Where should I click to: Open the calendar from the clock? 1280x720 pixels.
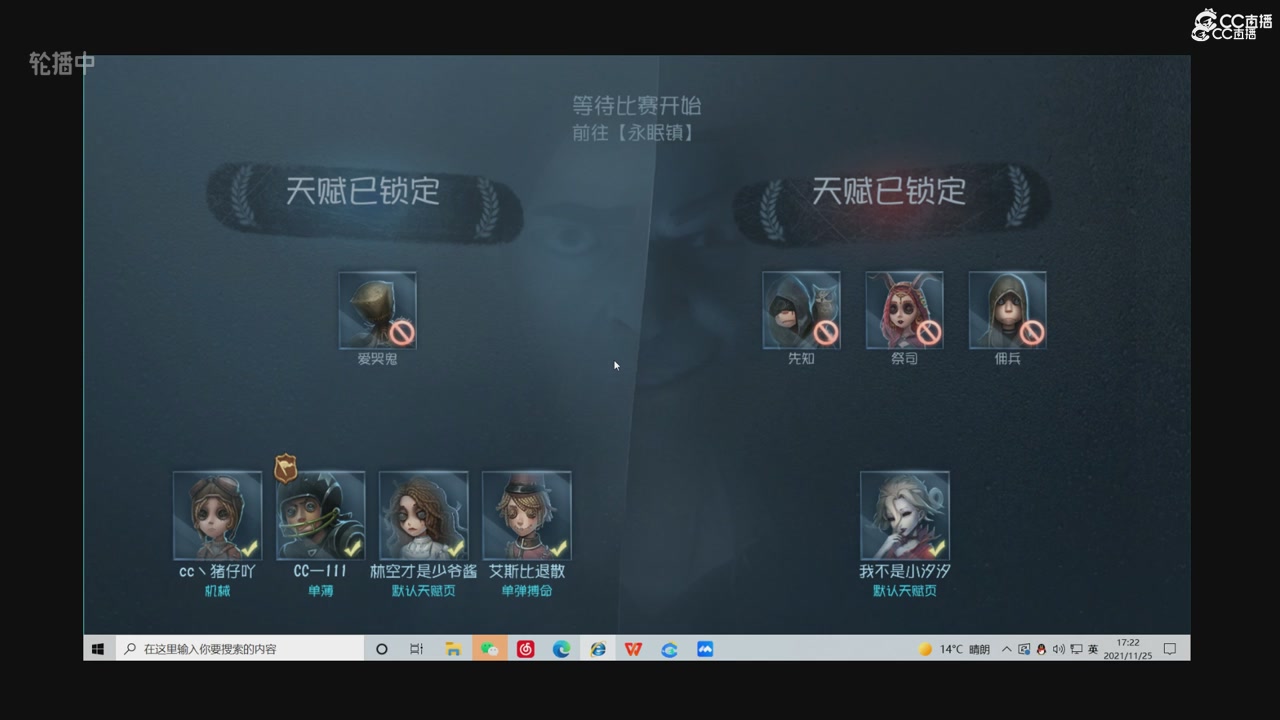coord(1126,648)
